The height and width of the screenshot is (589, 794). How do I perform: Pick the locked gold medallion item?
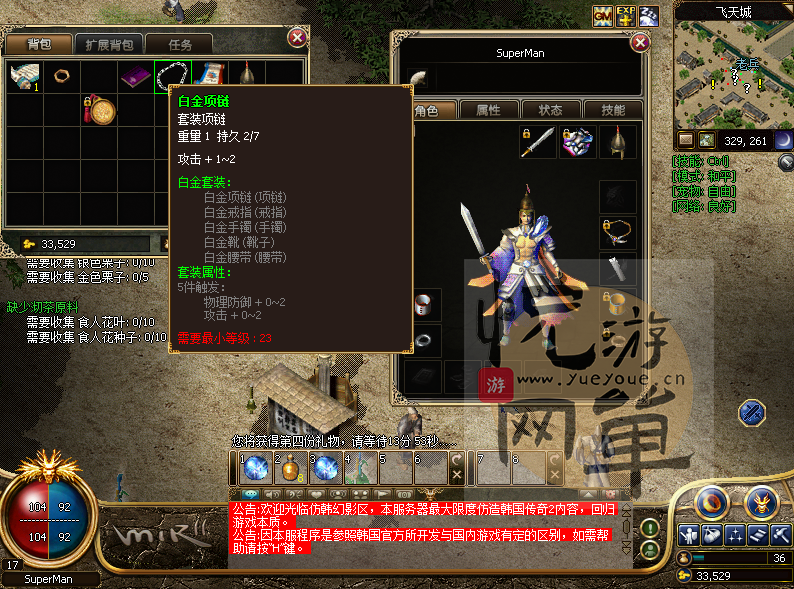point(98,109)
